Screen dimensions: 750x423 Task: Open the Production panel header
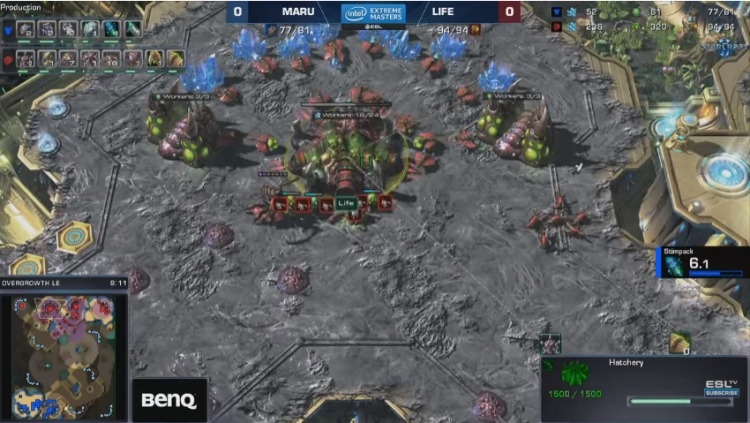pos(22,7)
